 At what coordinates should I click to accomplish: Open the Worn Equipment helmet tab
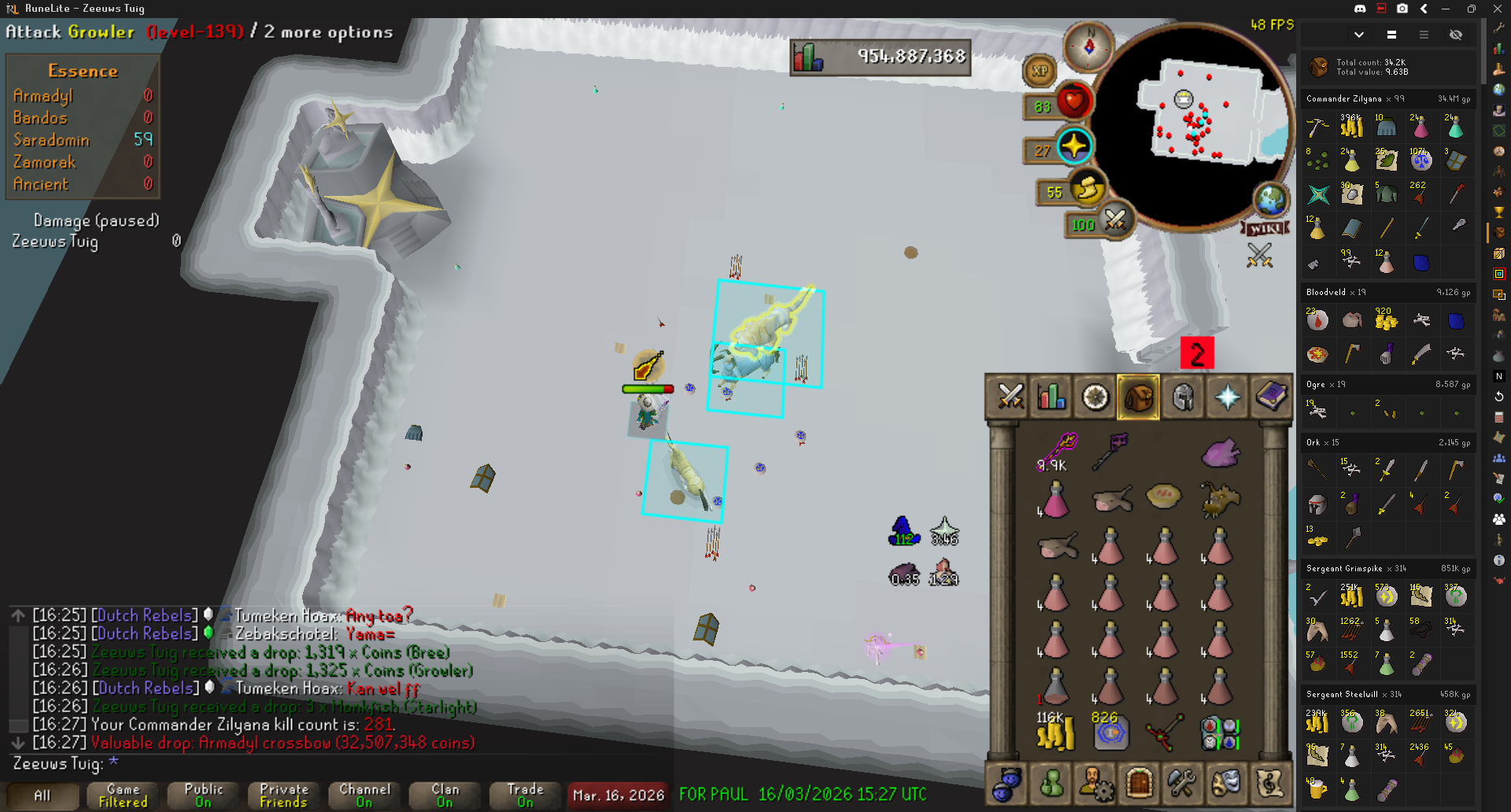click(x=1182, y=397)
